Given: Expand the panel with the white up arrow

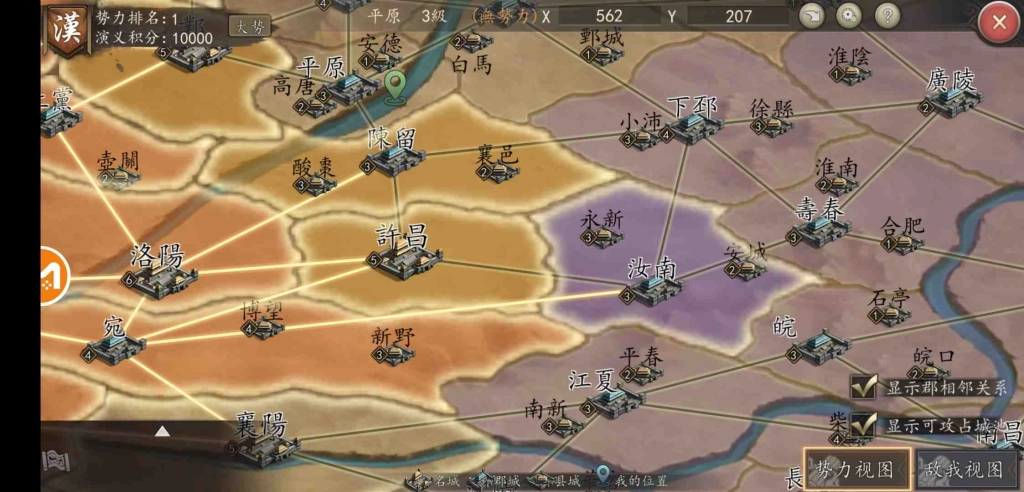Looking at the screenshot, I should click(x=162, y=431).
